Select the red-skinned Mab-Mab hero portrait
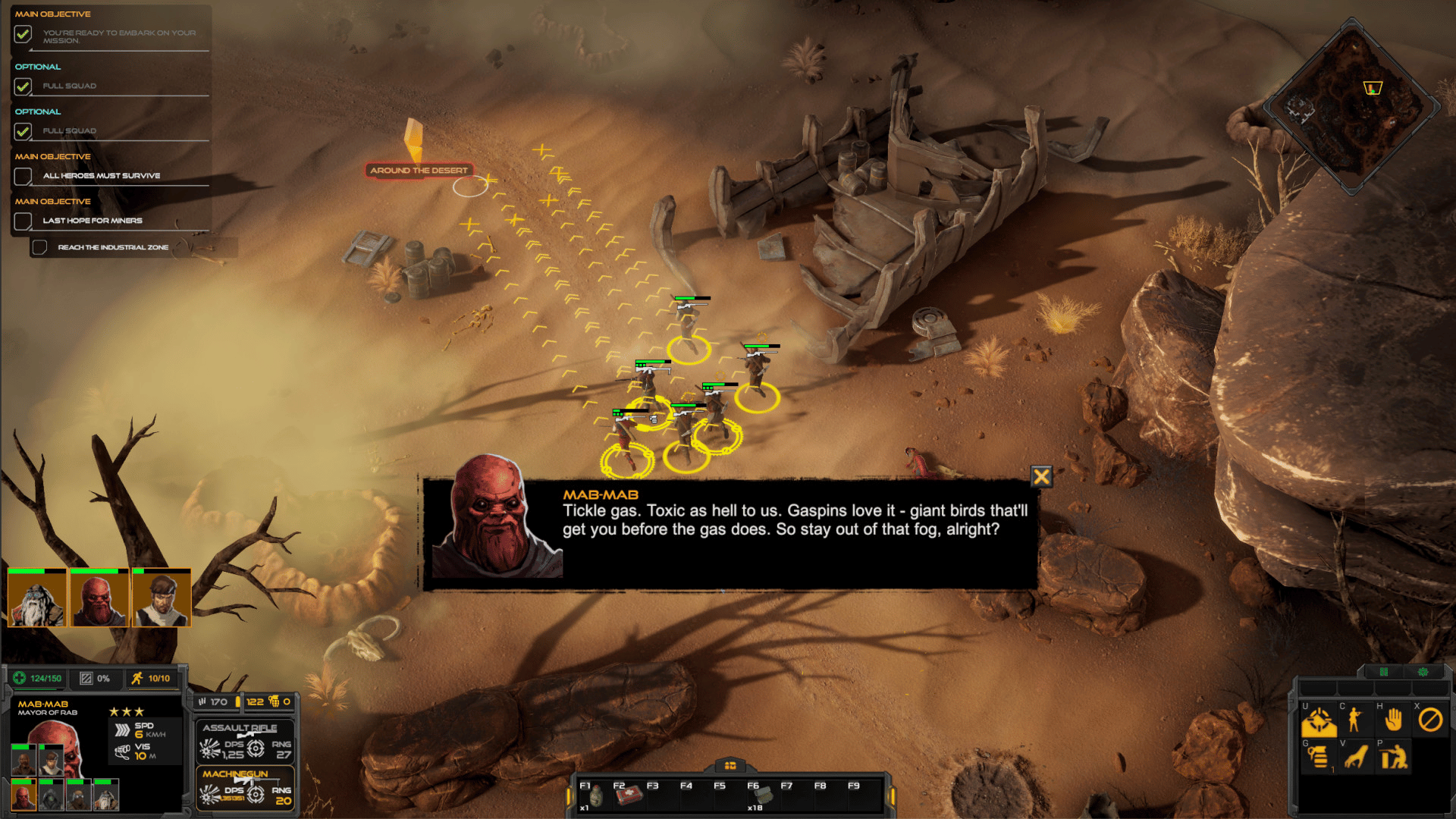This screenshot has height=819, width=1456. pos(99,599)
